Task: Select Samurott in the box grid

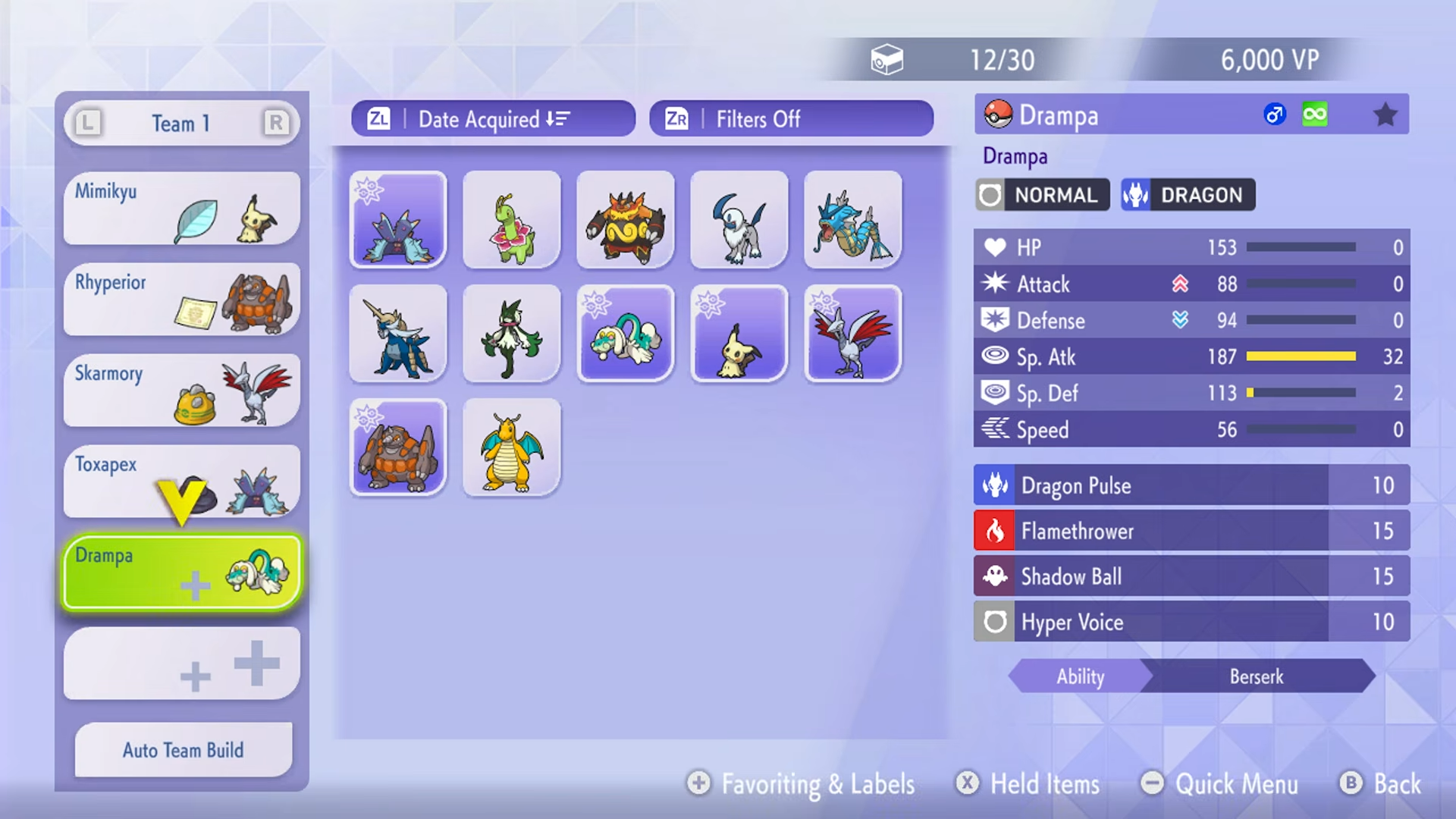Action: point(398,334)
